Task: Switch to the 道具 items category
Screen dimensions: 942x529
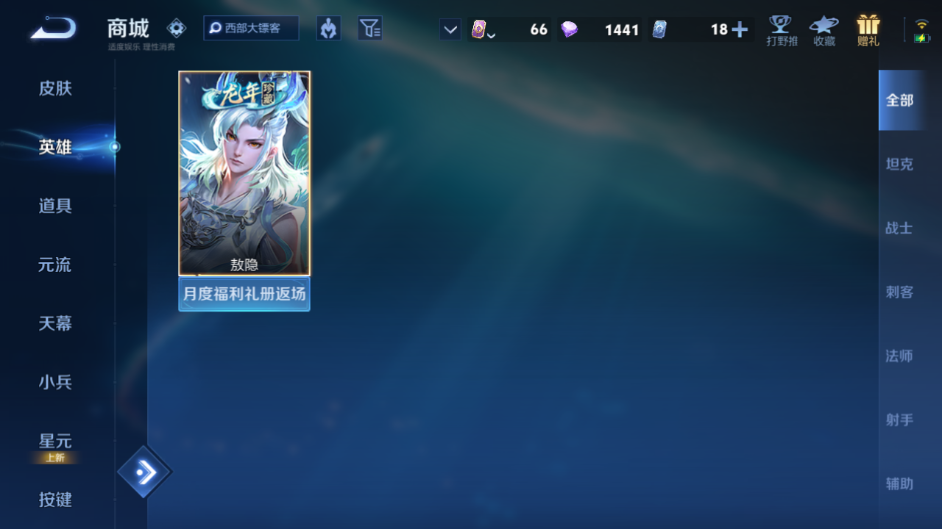Action: pyautogui.click(x=55, y=206)
